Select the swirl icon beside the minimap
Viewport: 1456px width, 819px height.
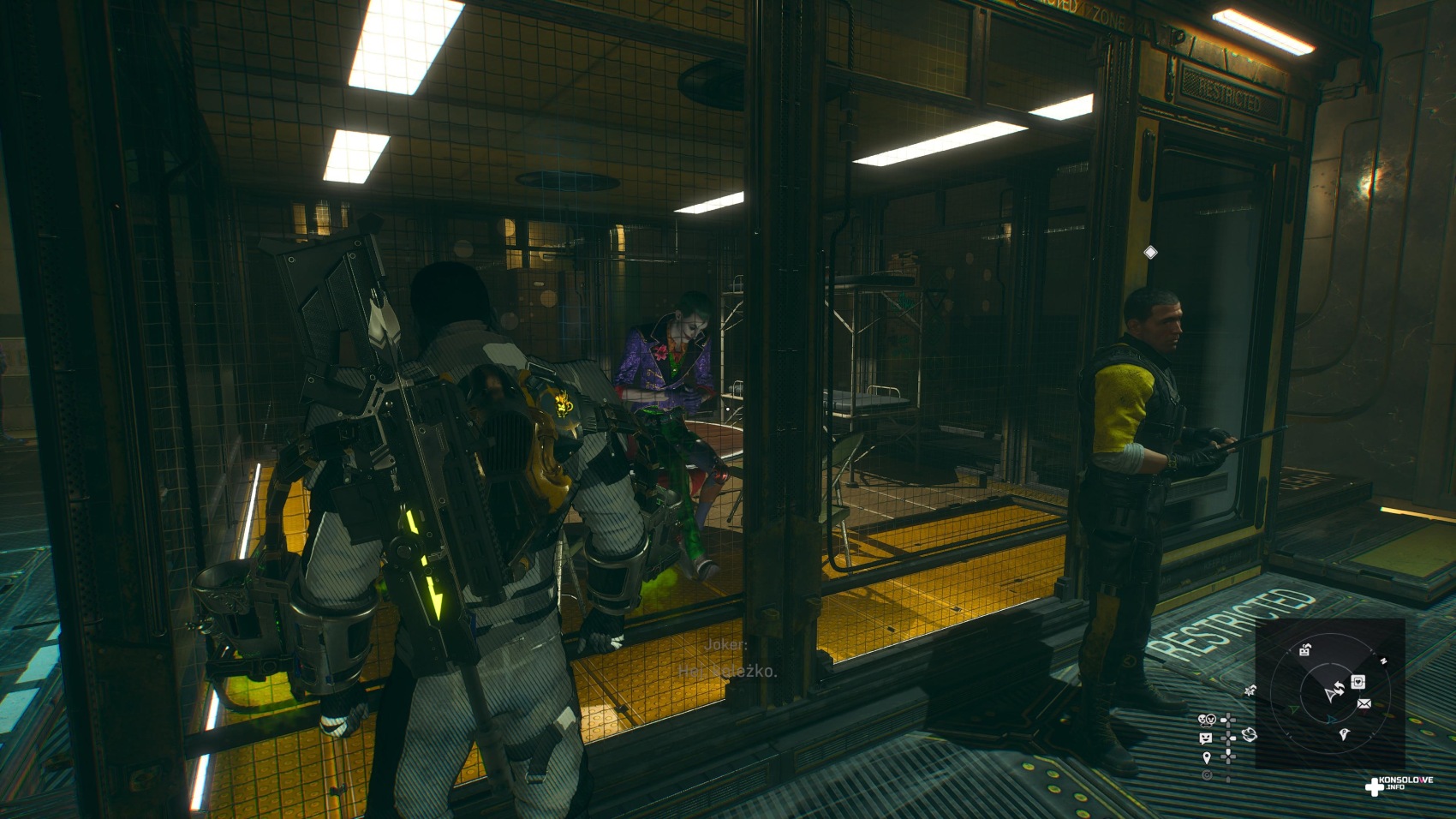point(1249,735)
